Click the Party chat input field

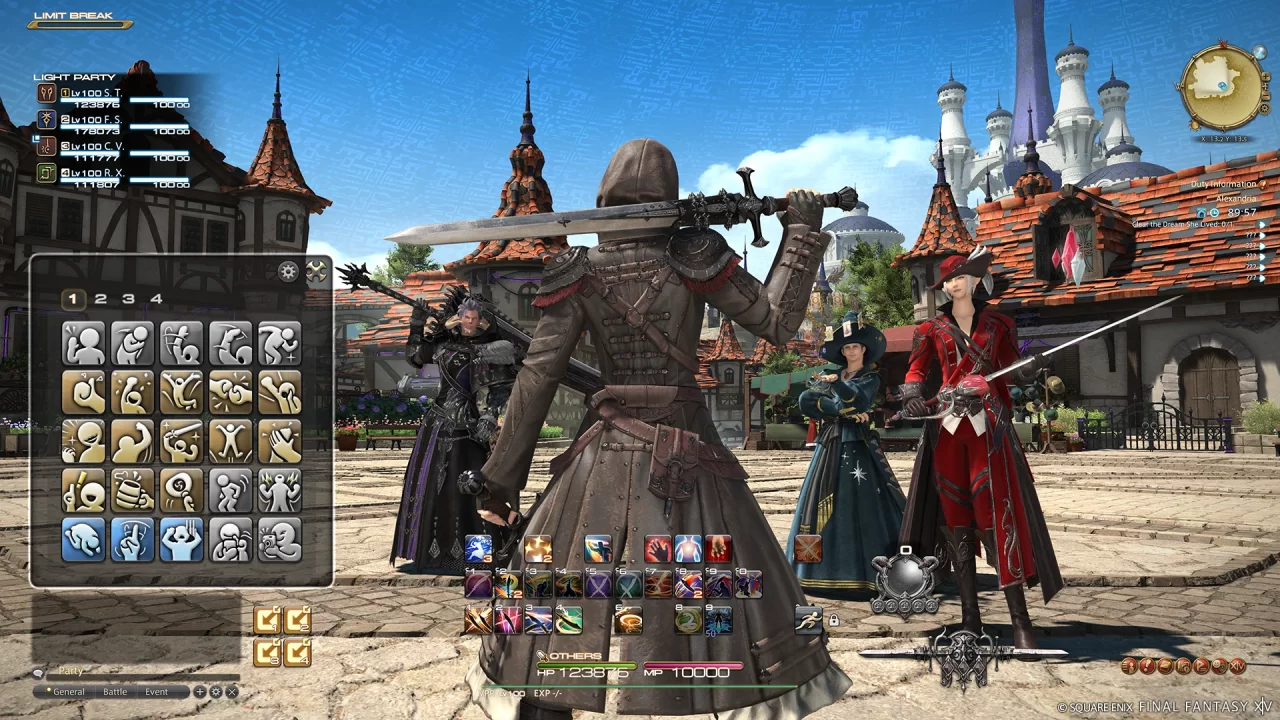click(x=142, y=671)
